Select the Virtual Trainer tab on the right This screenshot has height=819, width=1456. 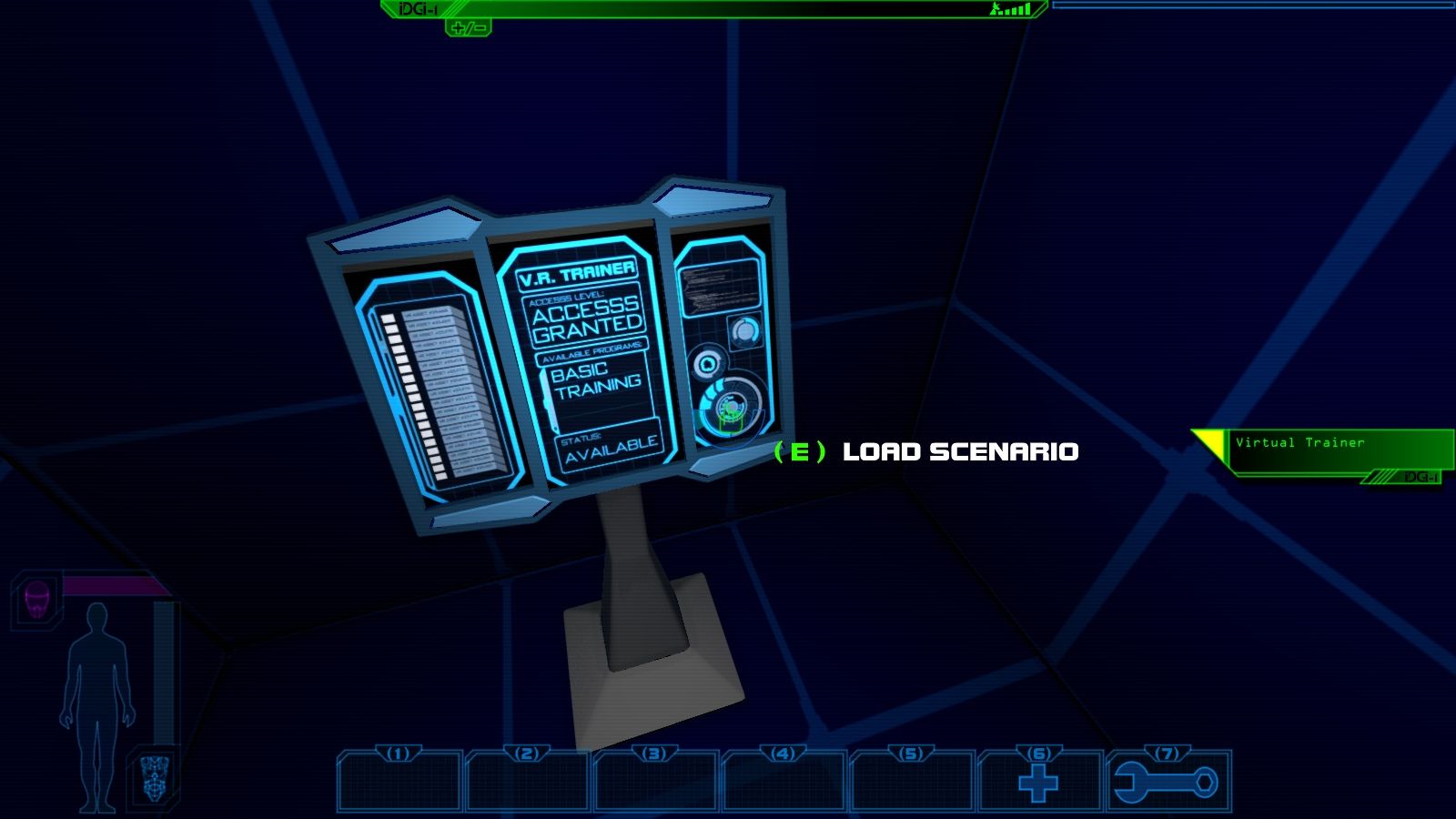[1299, 443]
